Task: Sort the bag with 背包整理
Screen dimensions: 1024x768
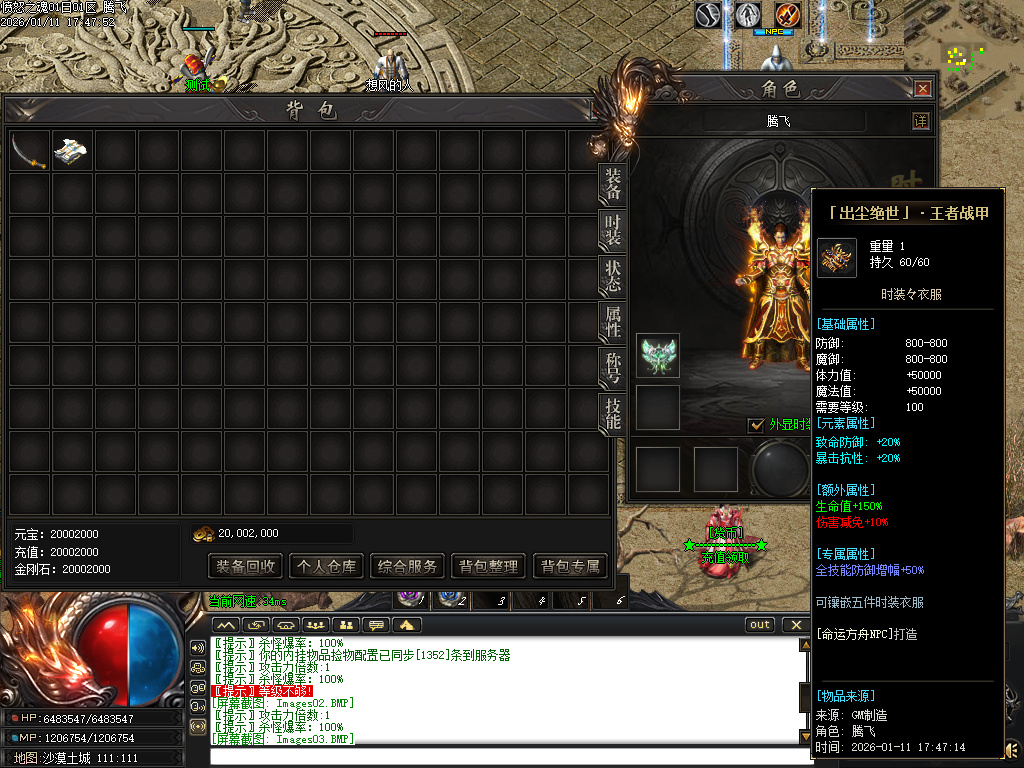Action: [x=489, y=566]
